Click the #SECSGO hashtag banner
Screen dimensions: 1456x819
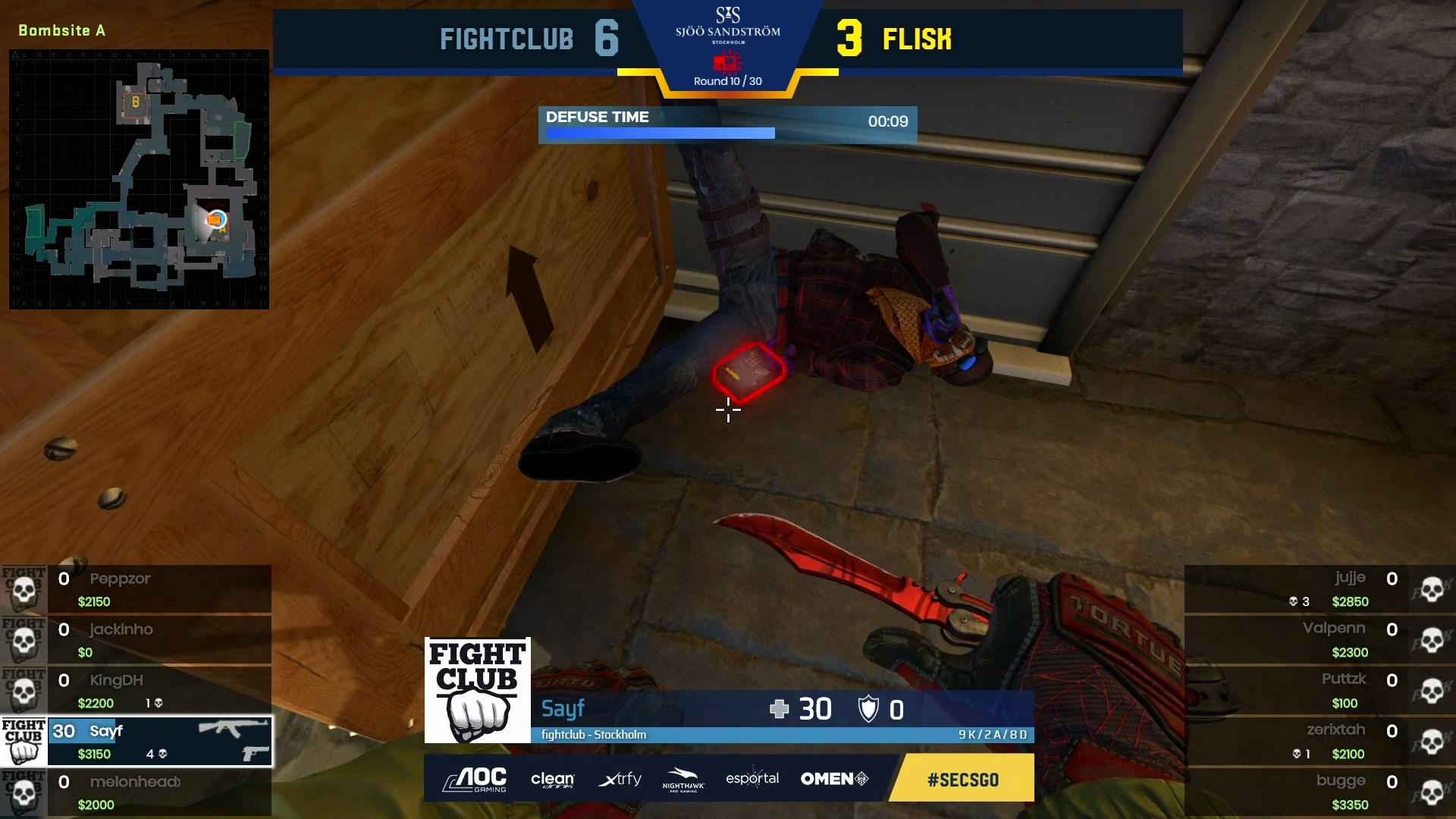pyautogui.click(x=962, y=779)
